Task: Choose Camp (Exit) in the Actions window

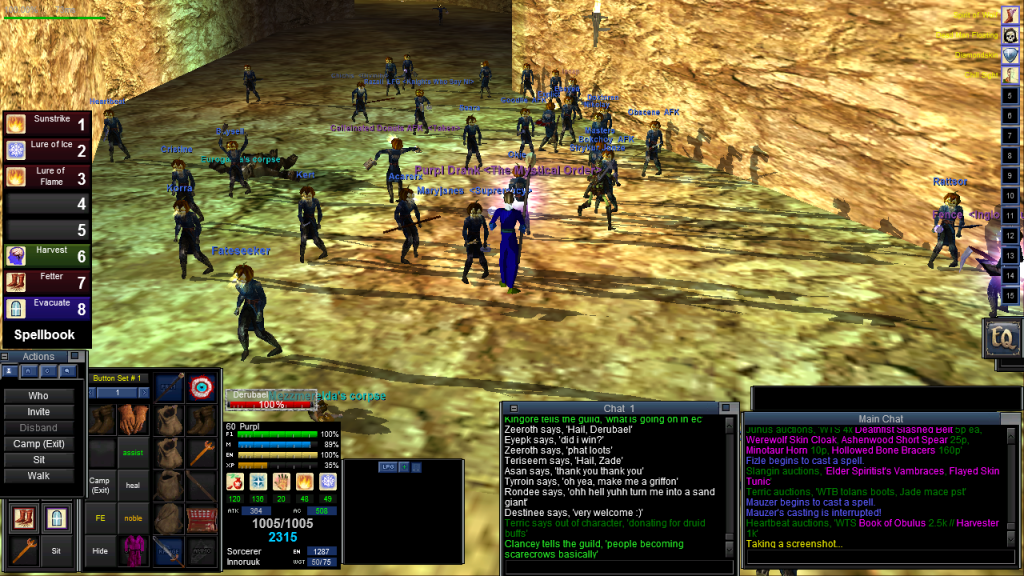Action: (38, 444)
